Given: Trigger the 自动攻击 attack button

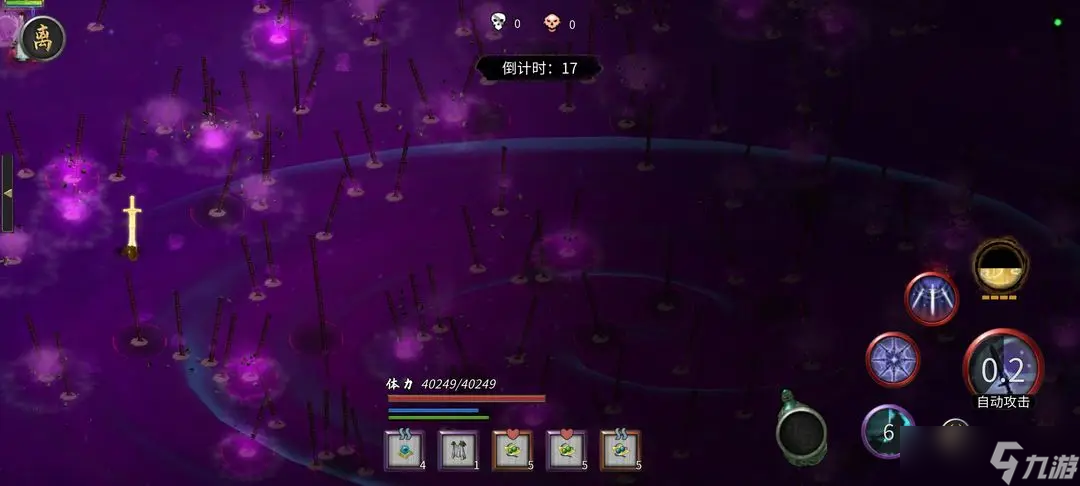Looking at the screenshot, I should click(x=1002, y=372).
